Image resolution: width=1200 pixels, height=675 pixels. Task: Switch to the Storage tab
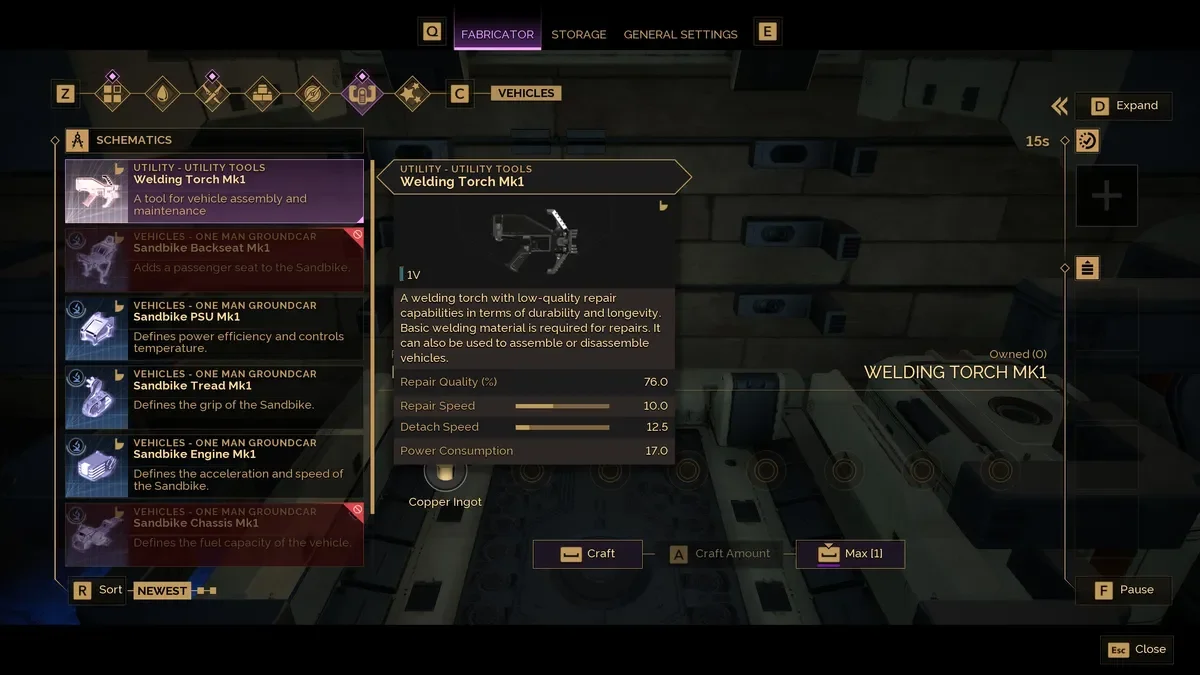pos(578,34)
